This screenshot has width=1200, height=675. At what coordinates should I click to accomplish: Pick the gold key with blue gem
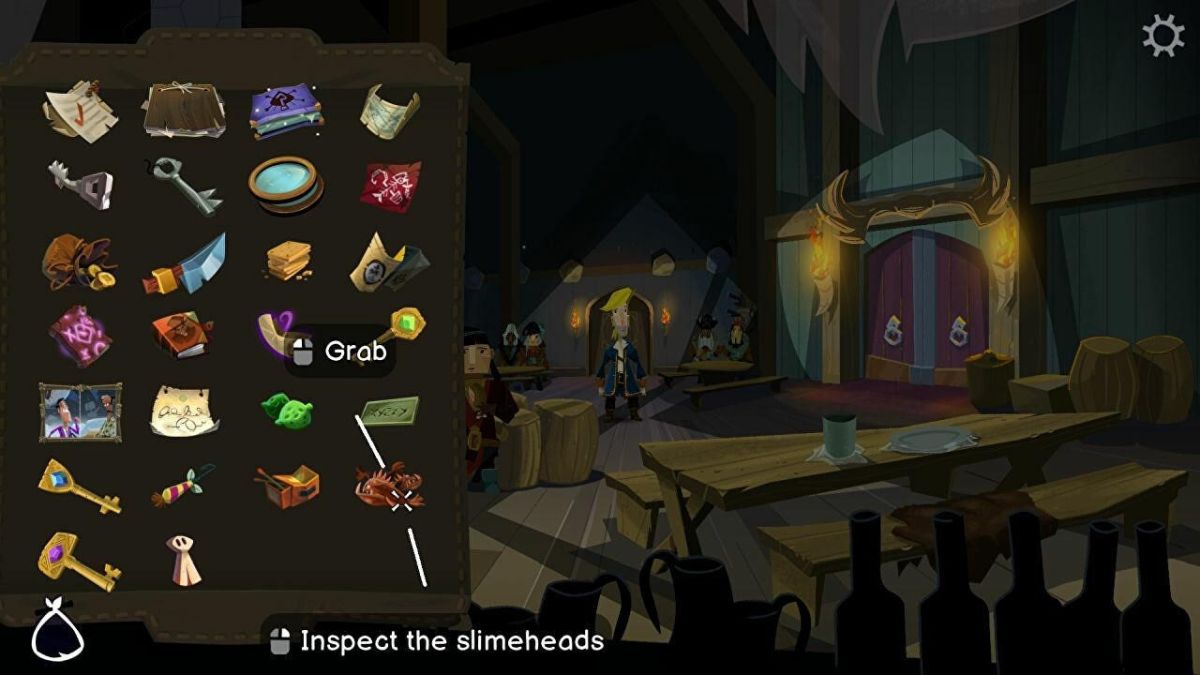point(79,485)
